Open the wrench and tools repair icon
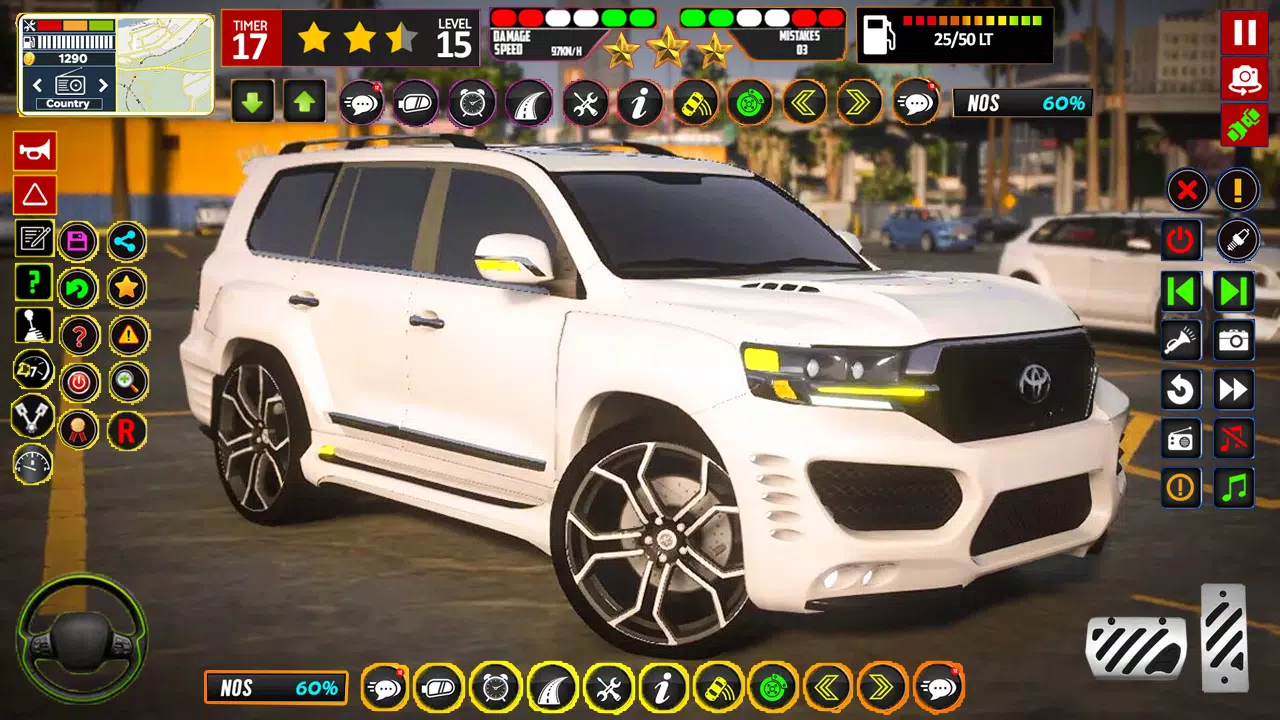The height and width of the screenshot is (720, 1280). coord(584,103)
